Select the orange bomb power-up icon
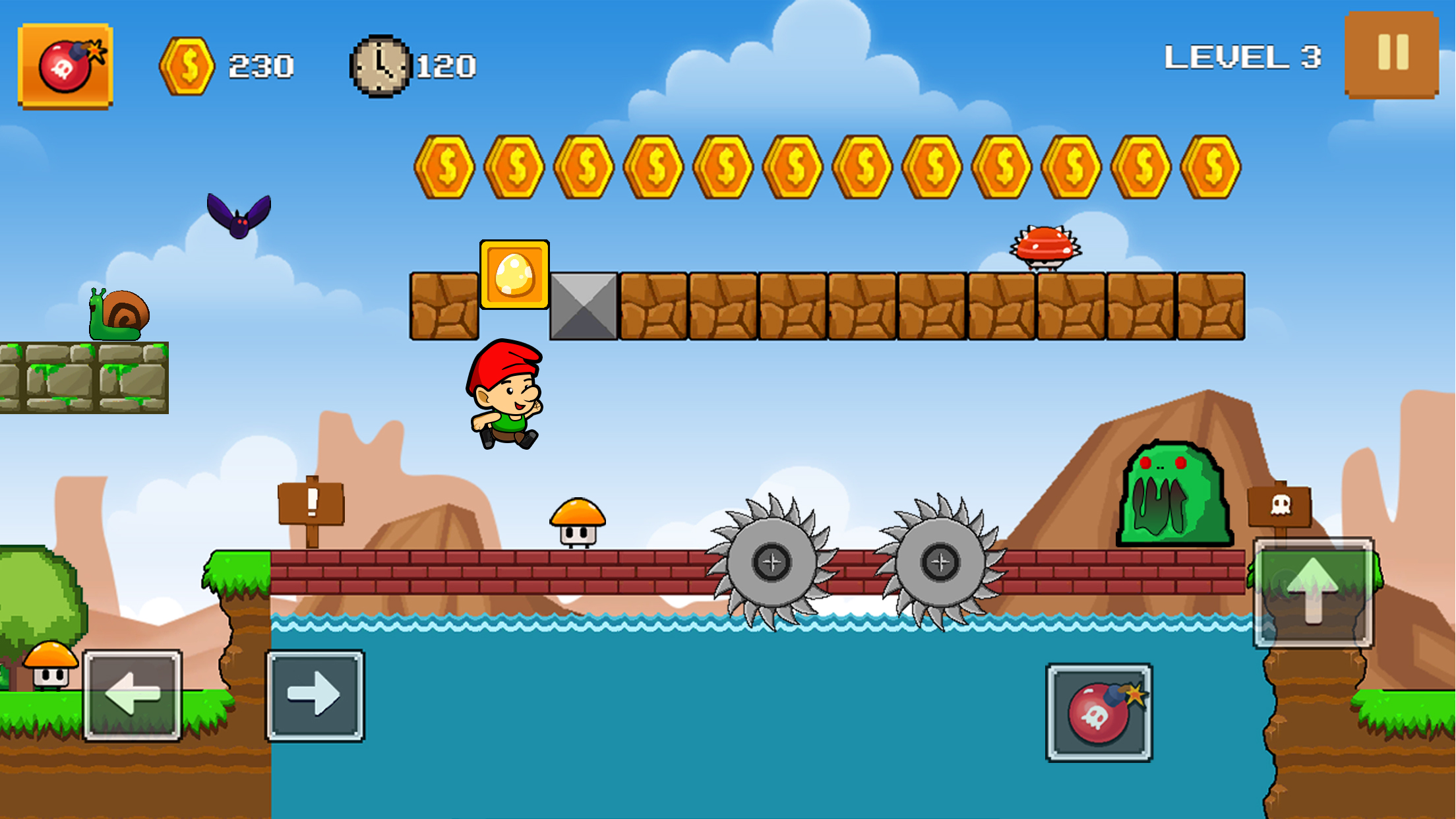The width and height of the screenshot is (1456, 819). click(65, 65)
